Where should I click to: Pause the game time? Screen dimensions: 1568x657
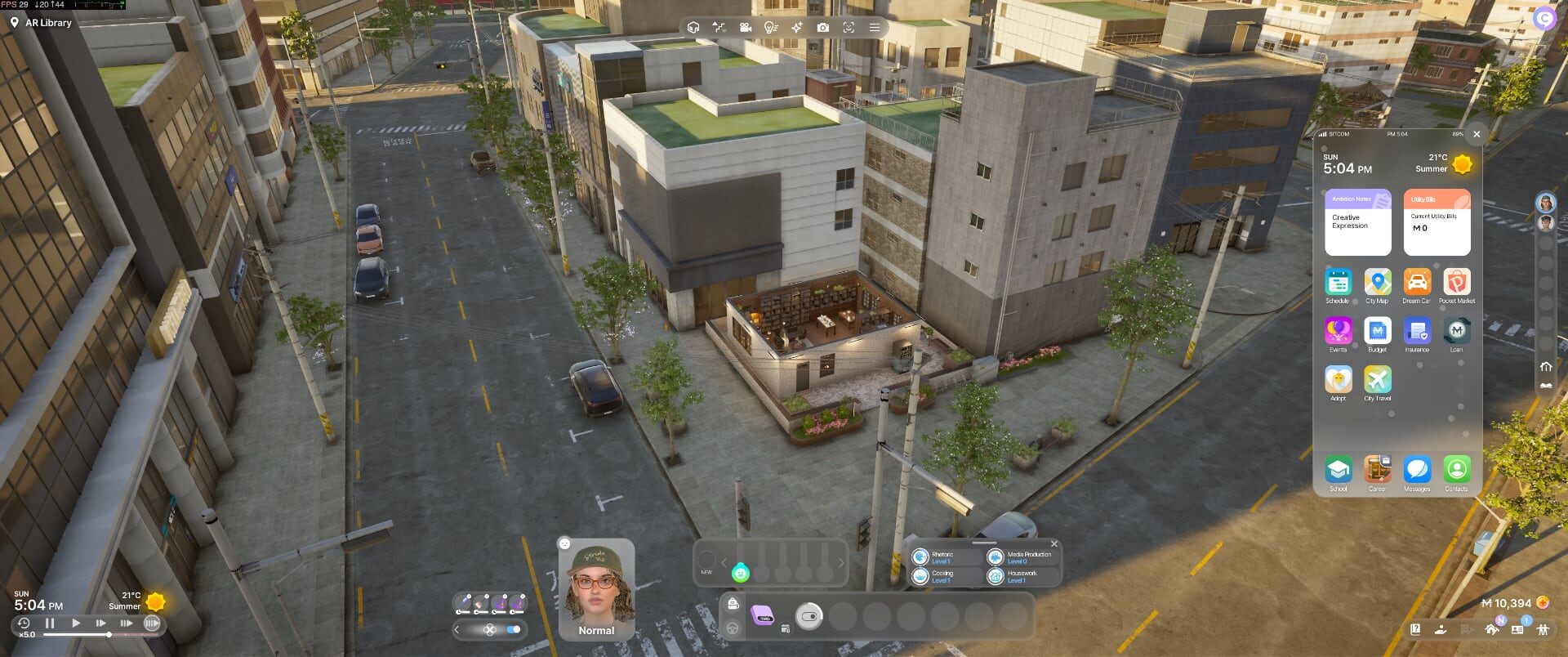tap(50, 623)
